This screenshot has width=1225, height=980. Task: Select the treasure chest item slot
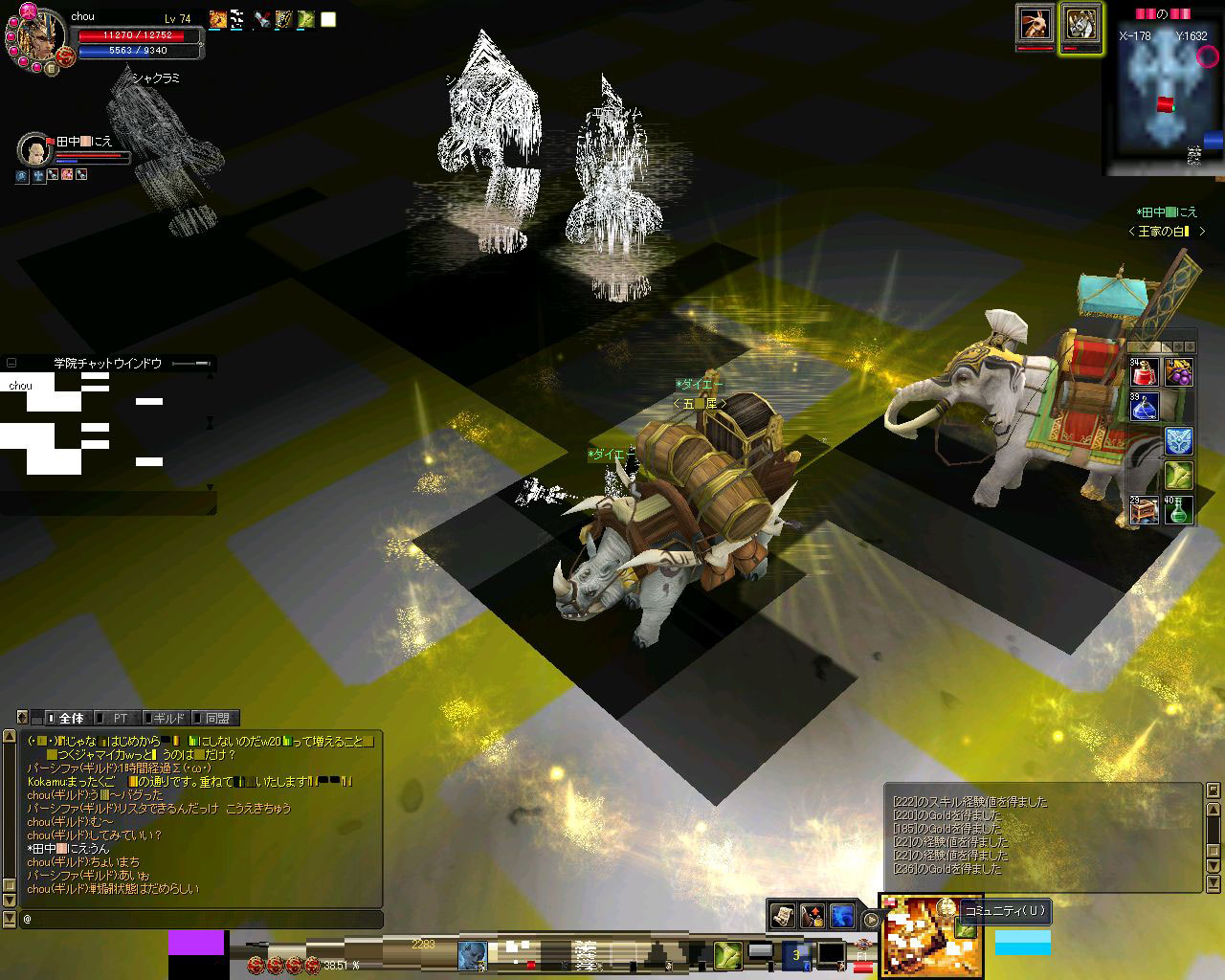click(x=1145, y=510)
